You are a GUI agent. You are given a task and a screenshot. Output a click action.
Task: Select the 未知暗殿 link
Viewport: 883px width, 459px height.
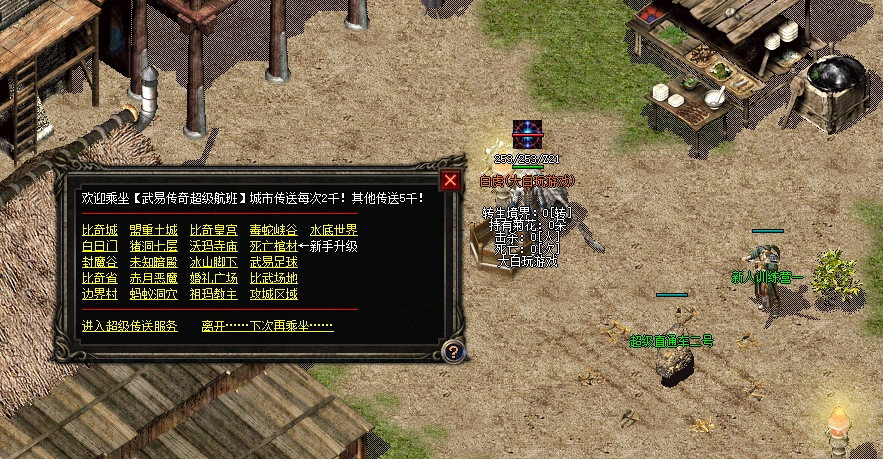tap(154, 262)
